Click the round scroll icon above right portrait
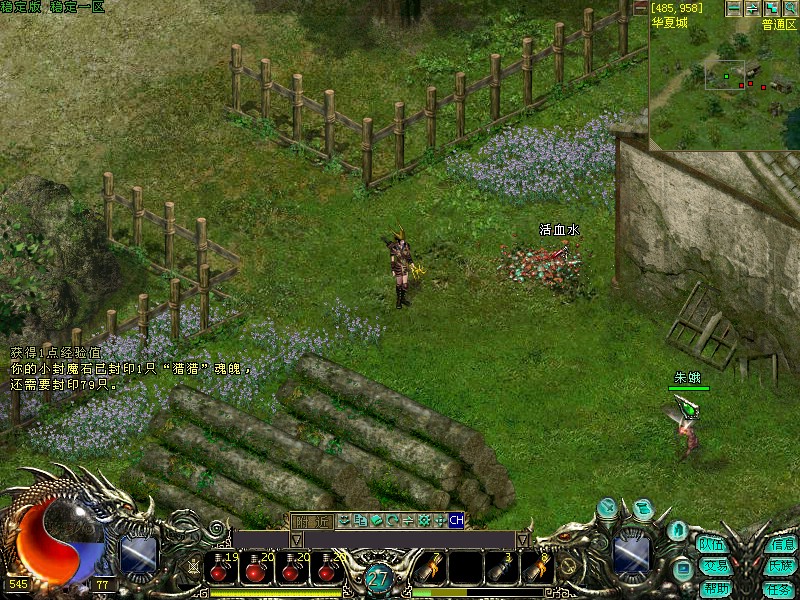Image resolution: width=800 pixels, height=600 pixels. click(642, 508)
